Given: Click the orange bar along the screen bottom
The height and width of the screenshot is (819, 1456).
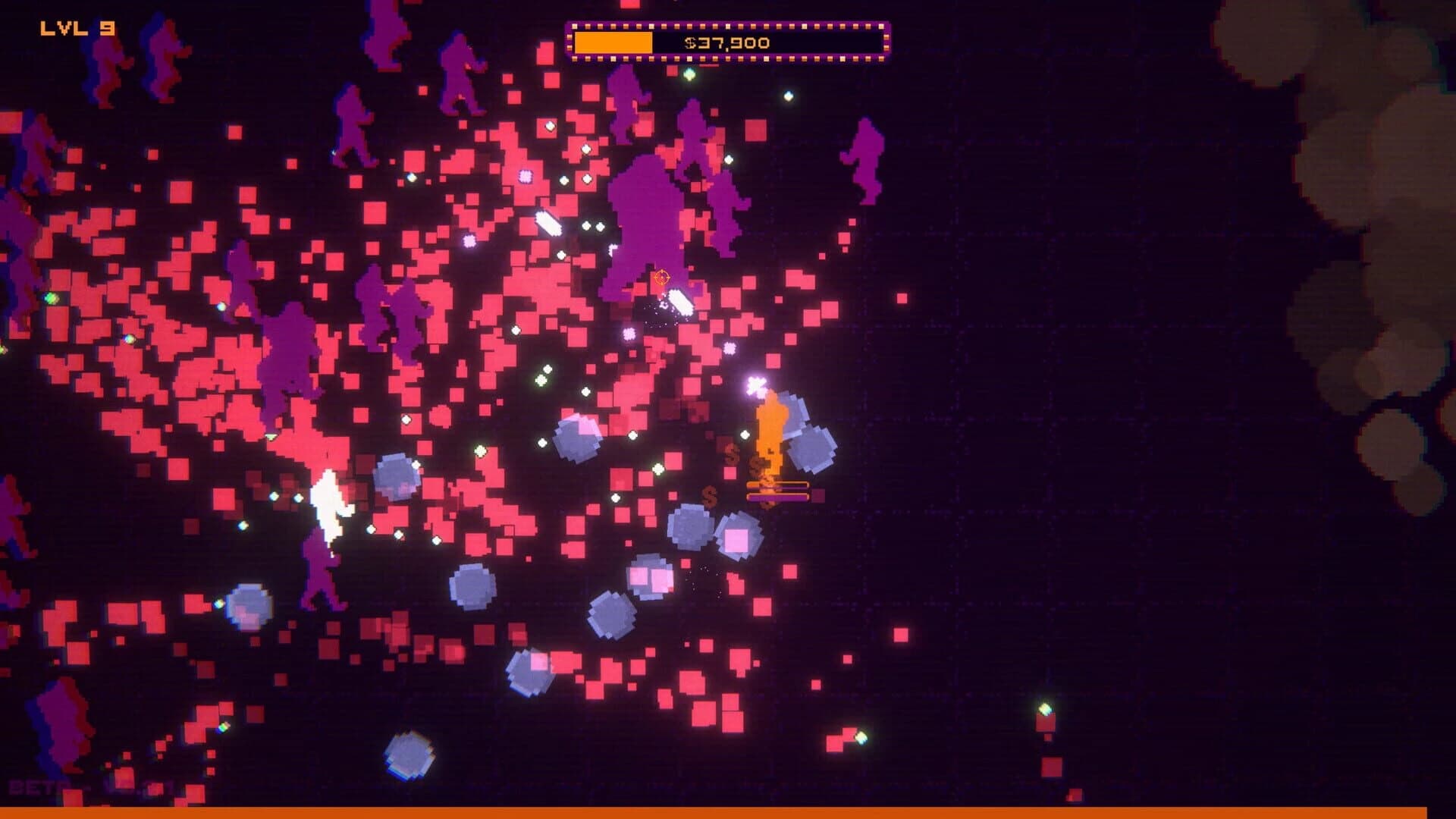Looking at the screenshot, I should coord(728,811).
